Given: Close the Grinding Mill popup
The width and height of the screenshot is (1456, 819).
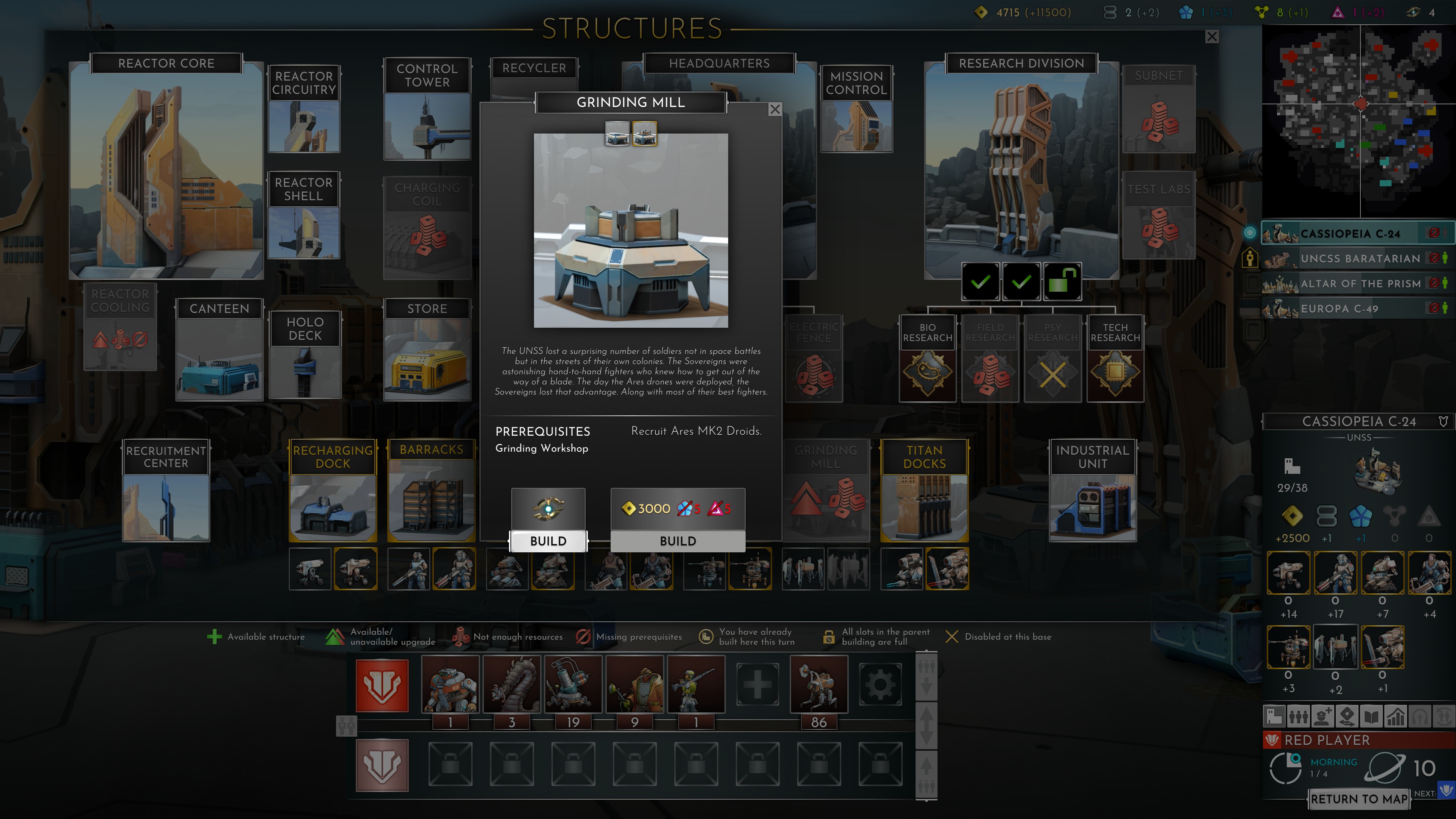Looking at the screenshot, I should point(775,110).
